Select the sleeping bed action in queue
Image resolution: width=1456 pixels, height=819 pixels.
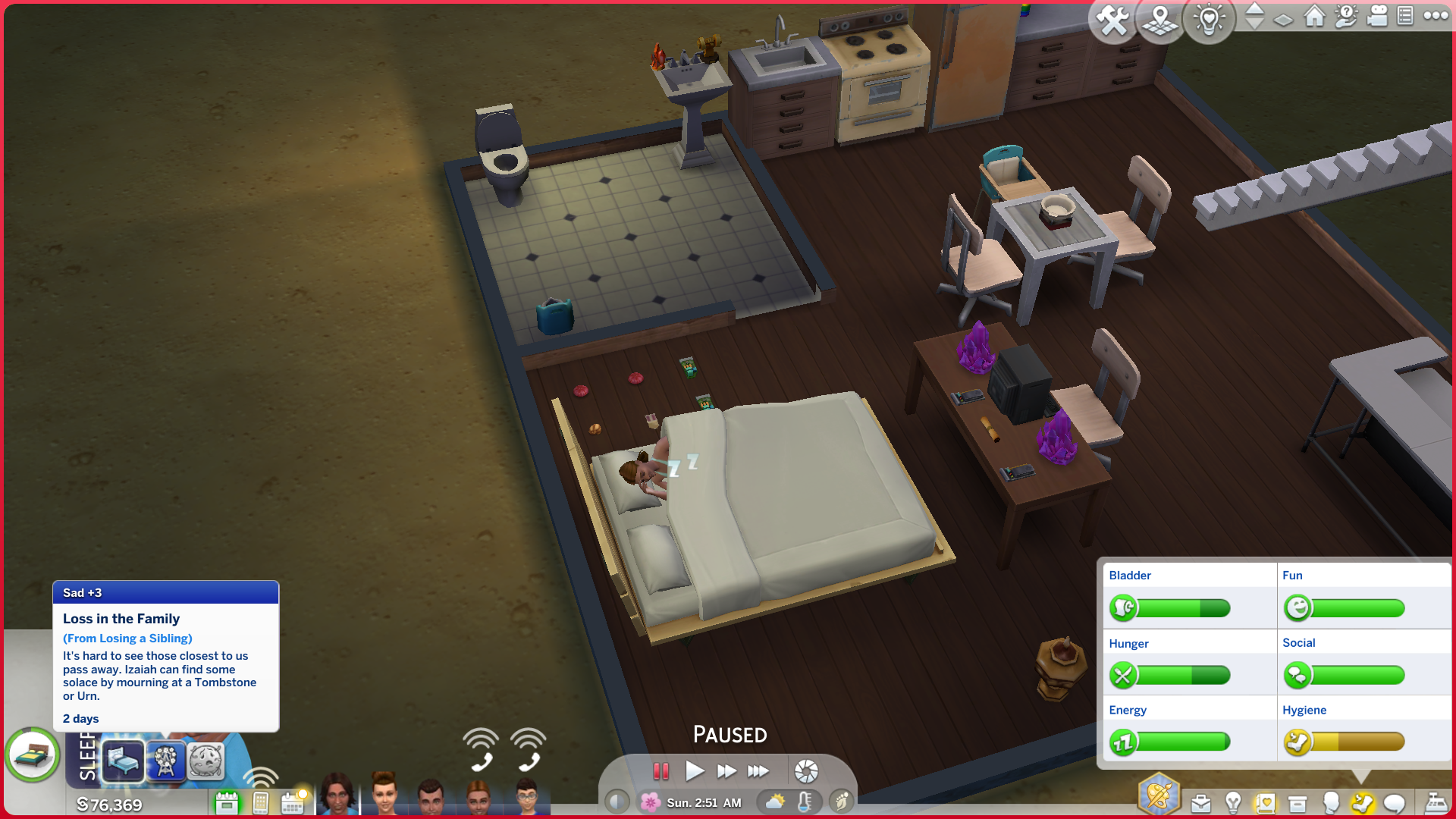(123, 760)
